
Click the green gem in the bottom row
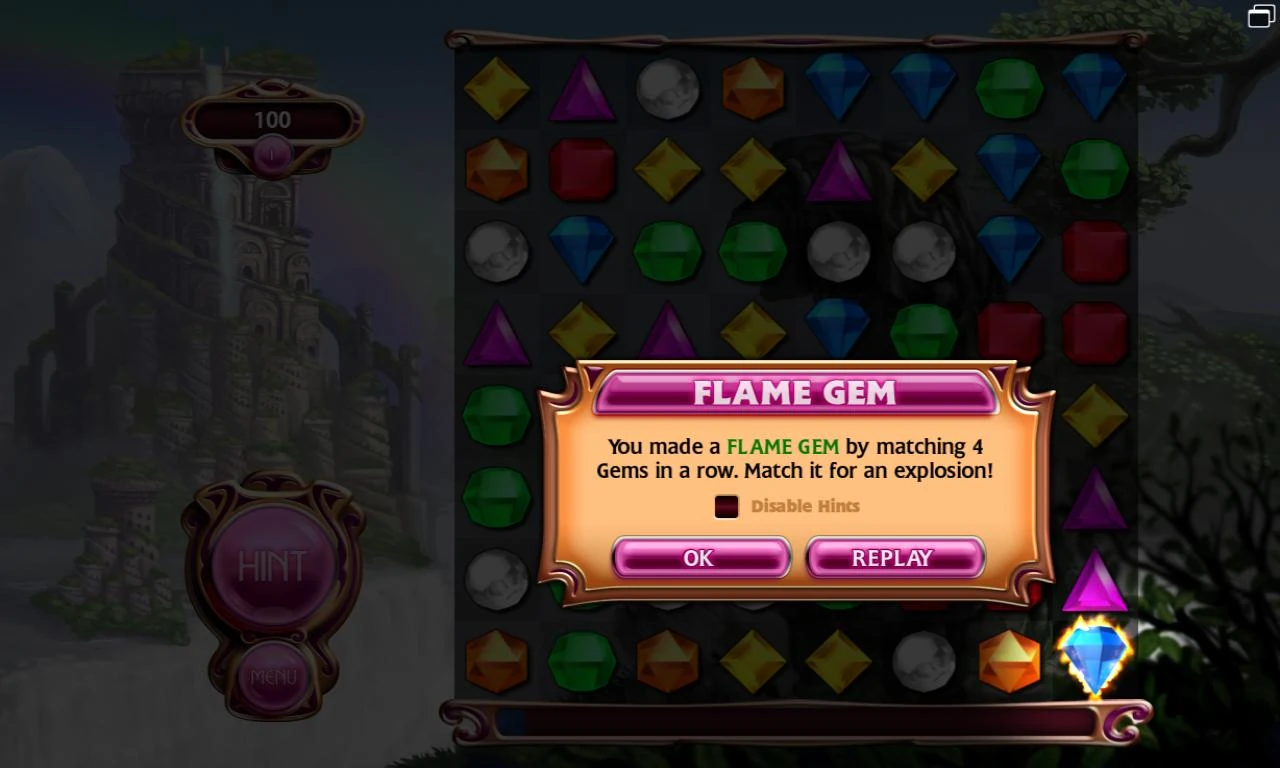click(583, 662)
